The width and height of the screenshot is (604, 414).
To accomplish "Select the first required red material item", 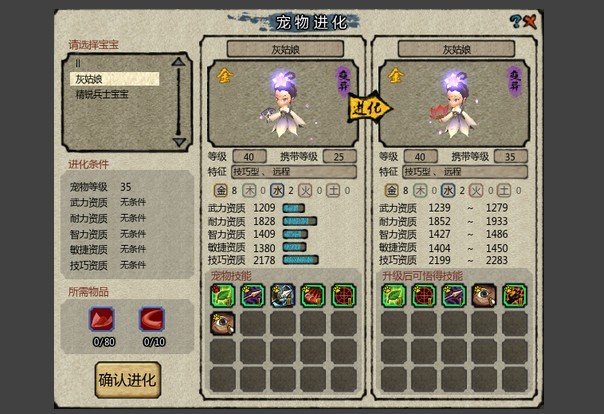I will (102, 319).
